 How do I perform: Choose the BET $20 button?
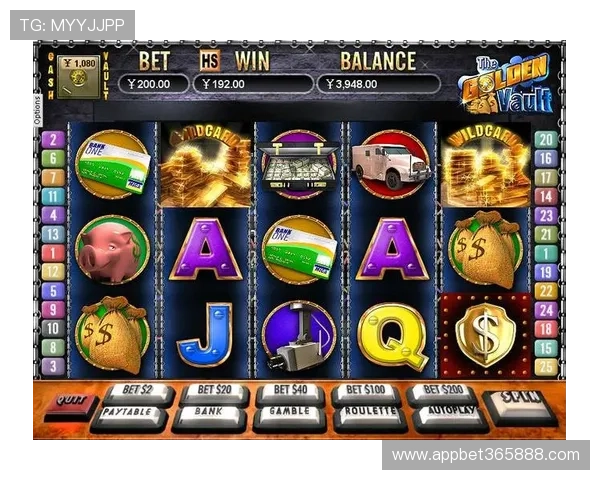point(213,391)
